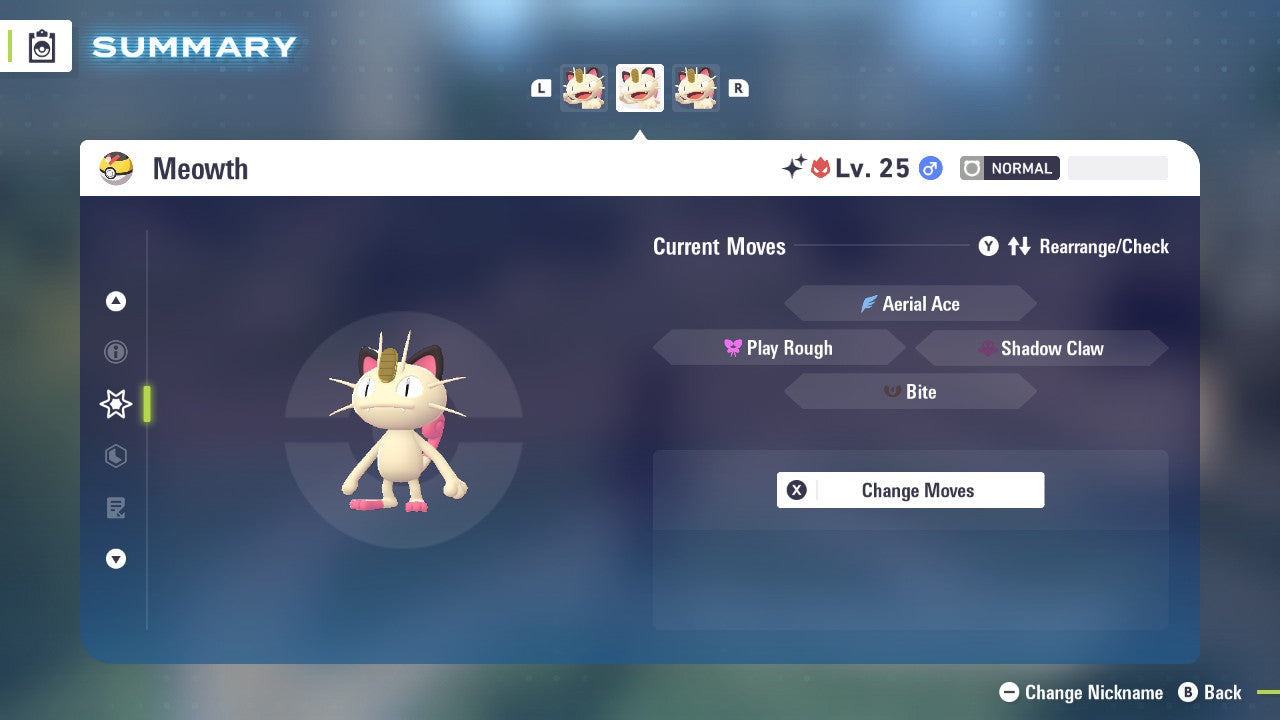The width and height of the screenshot is (1280, 720).
Task: Click the up arrow above the sidebar icons
Action: point(116,301)
